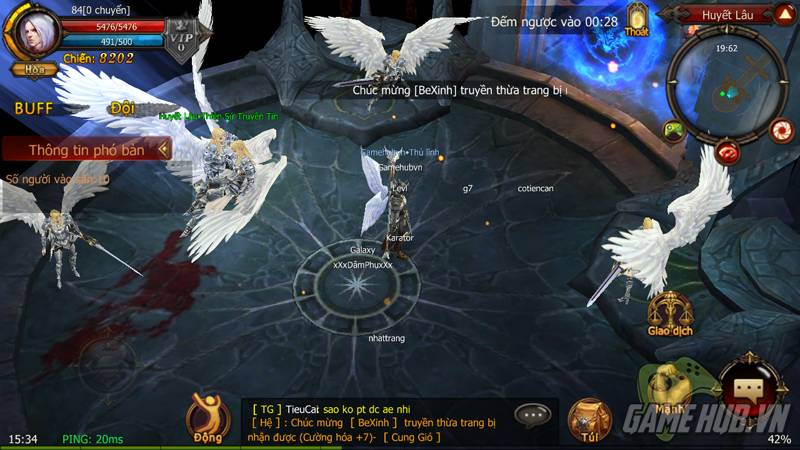Switch to the Đội team tab
Viewport: 800px width, 450px height.
coord(122,108)
